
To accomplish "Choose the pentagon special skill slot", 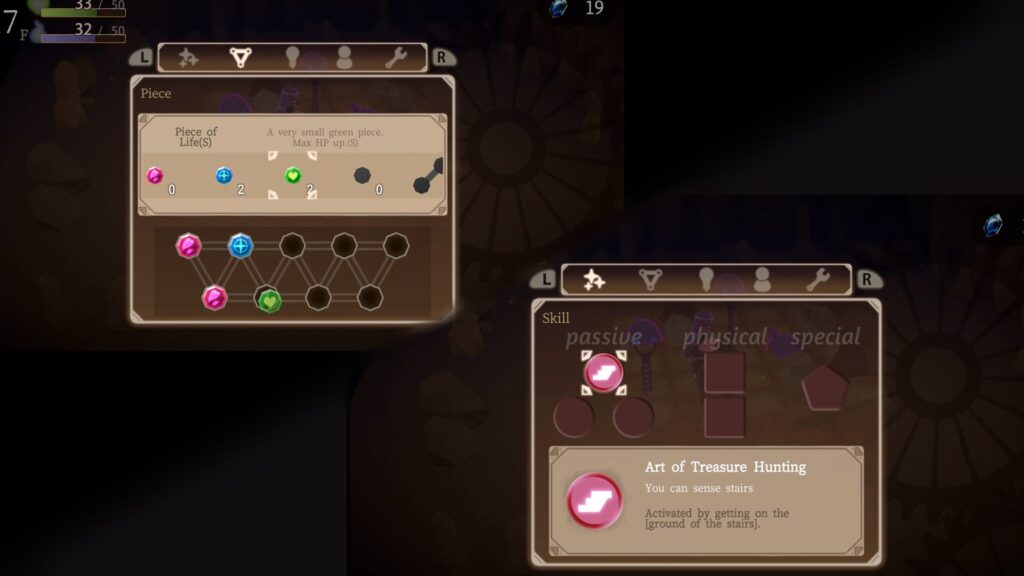I will 823,387.
